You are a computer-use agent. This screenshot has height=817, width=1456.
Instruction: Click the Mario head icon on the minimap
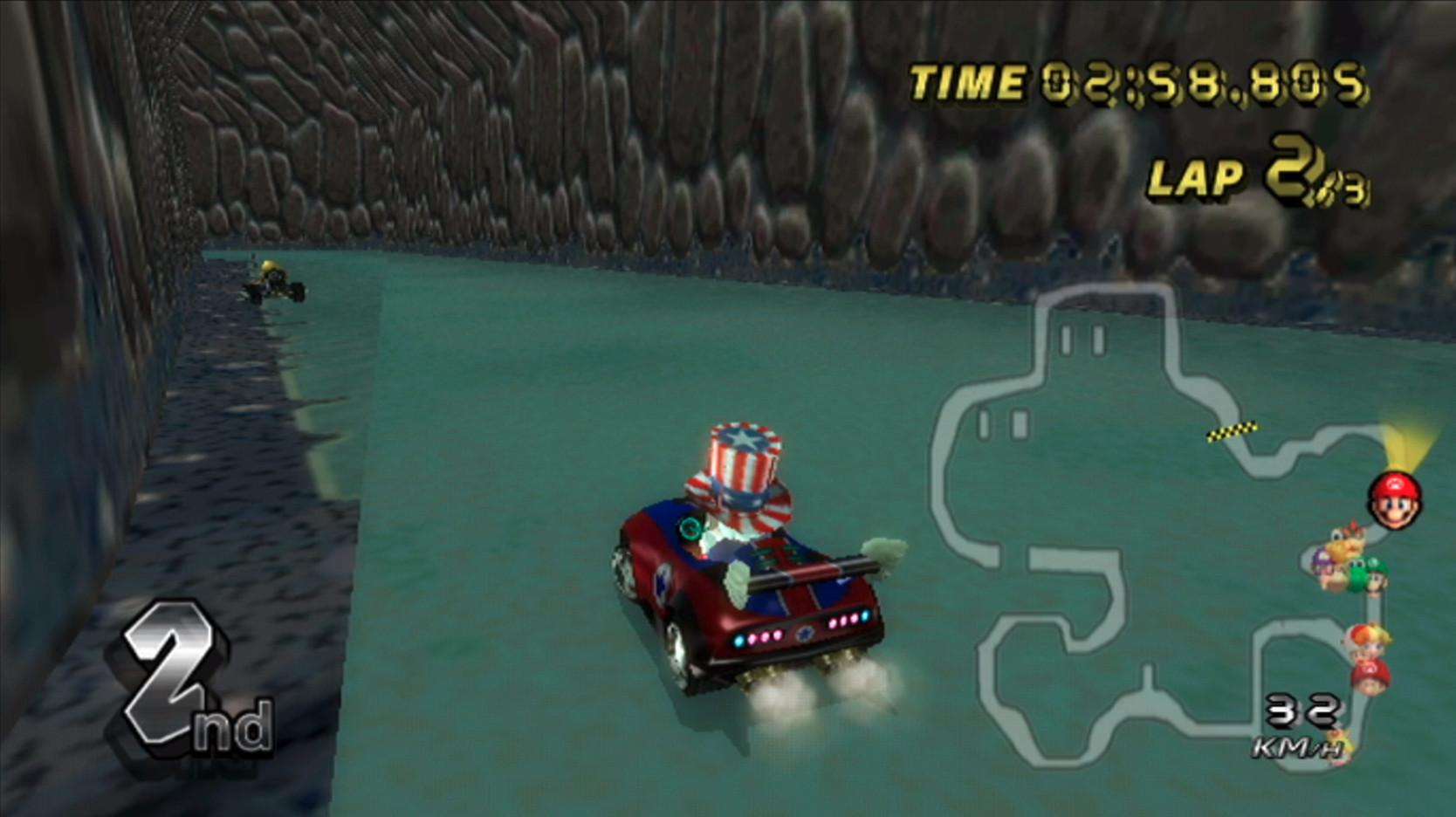pos(1395,498)
